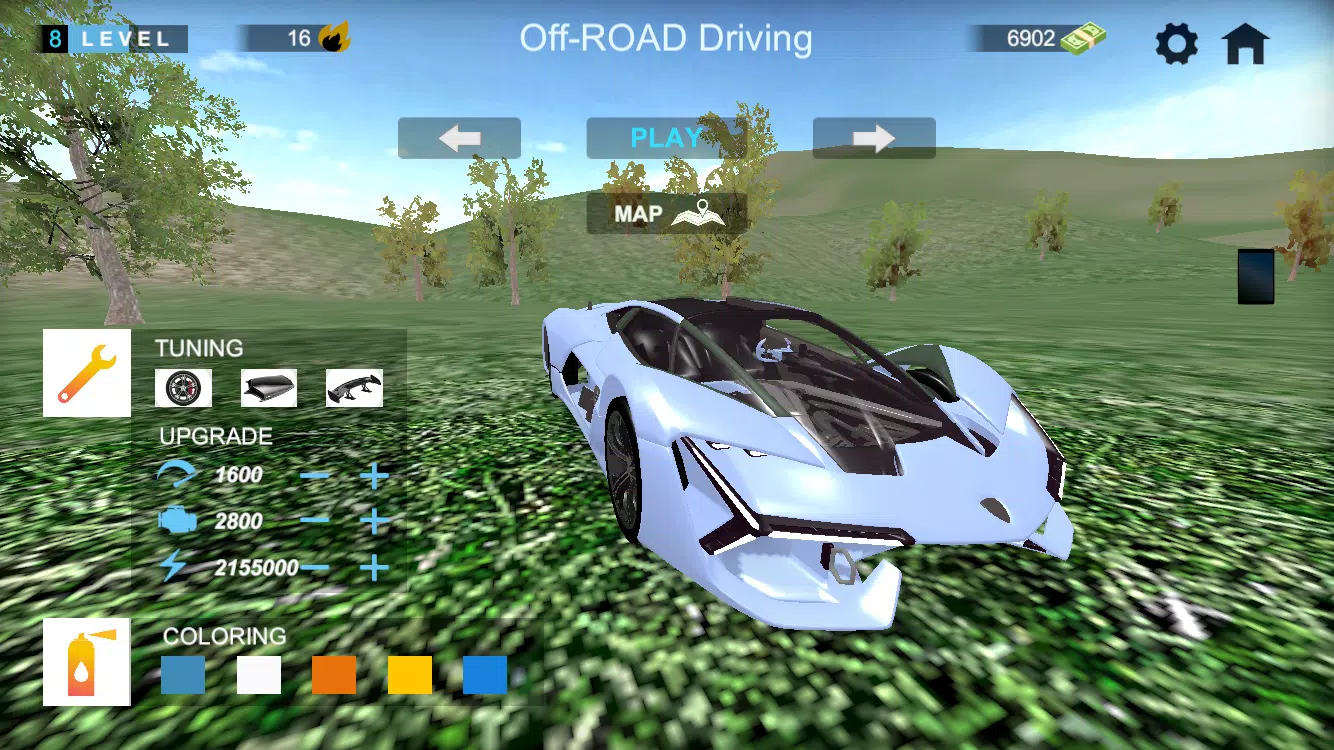Apply the orange paint color
Image resolution: width=1334 pixels, height=750 pixels.
334,675
